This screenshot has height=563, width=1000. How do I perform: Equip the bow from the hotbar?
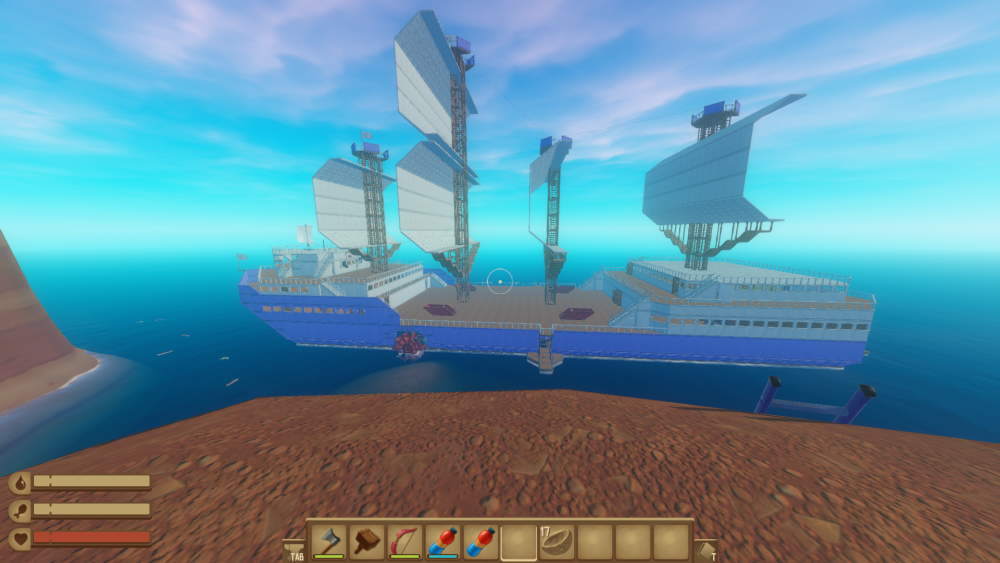[405, 541]
